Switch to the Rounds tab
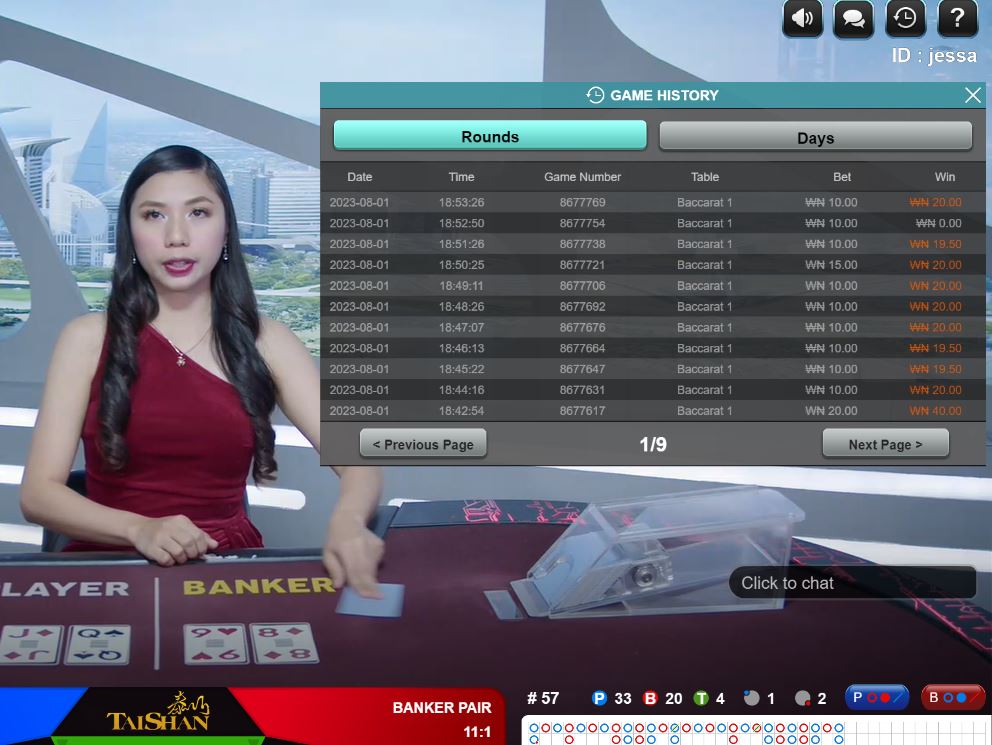Screen dimensions: 992x745 point(490,136)
